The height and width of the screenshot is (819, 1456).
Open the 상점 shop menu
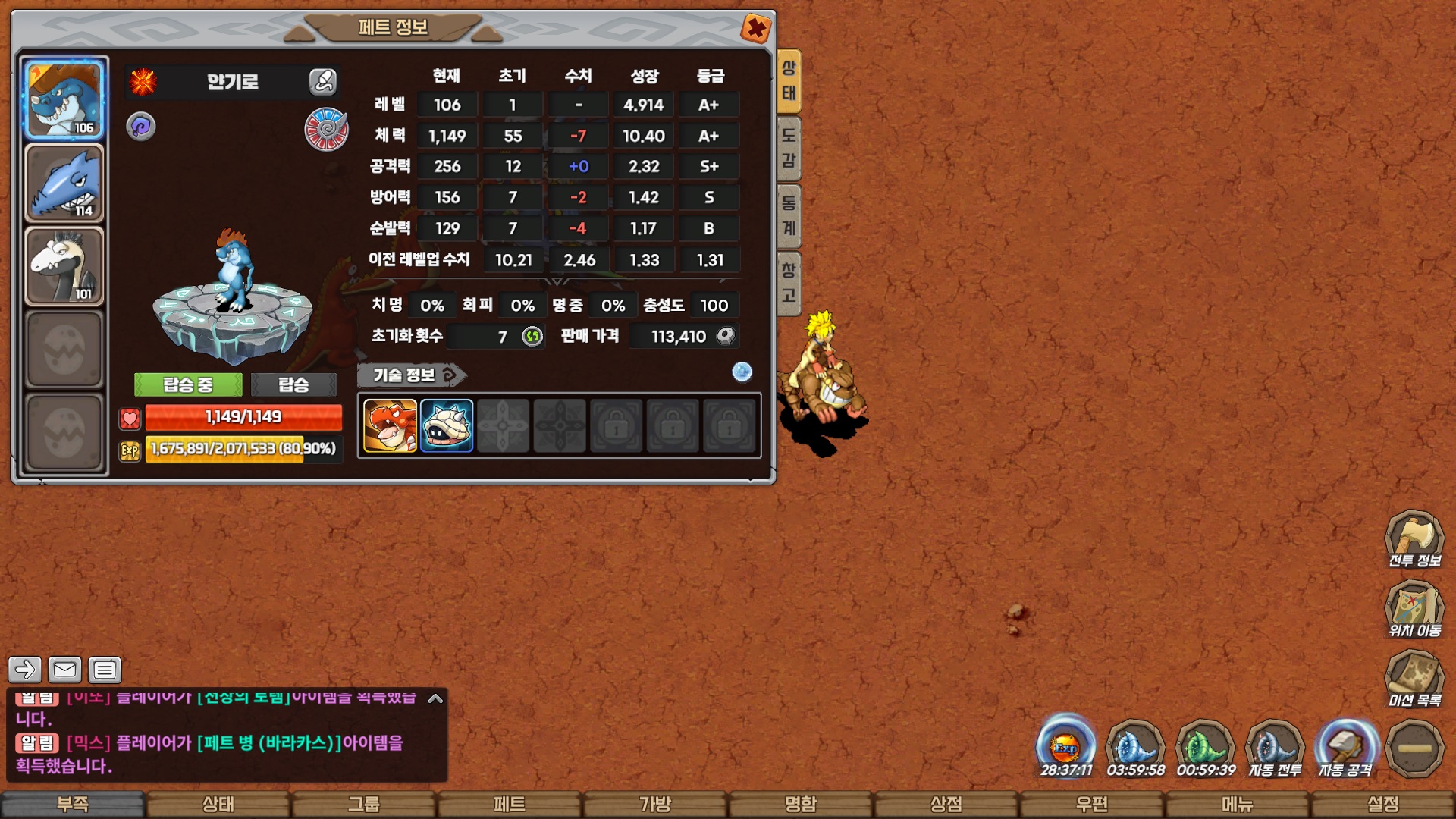(x=946, y=805)
